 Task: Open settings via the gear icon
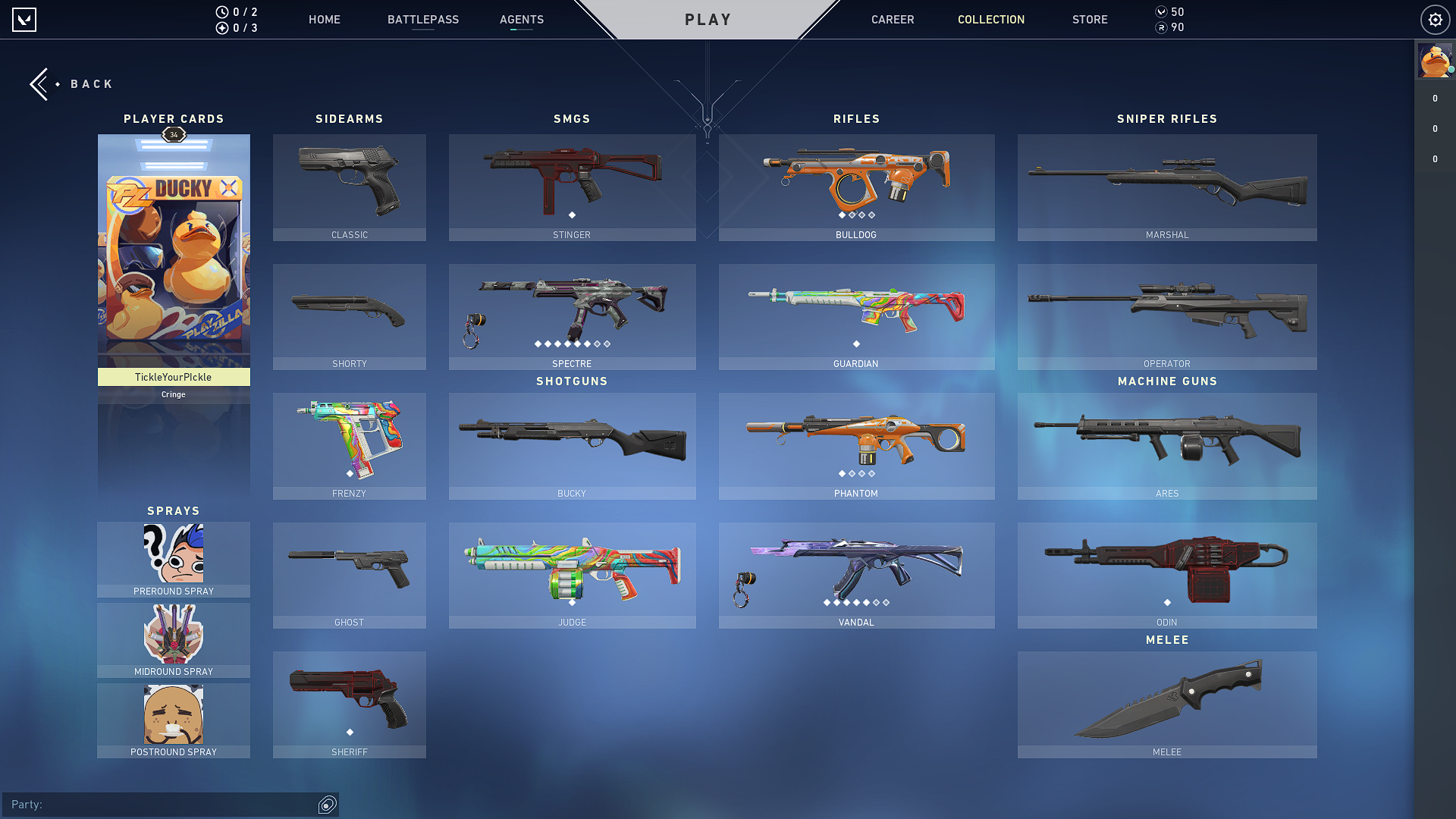point(1435,20)
